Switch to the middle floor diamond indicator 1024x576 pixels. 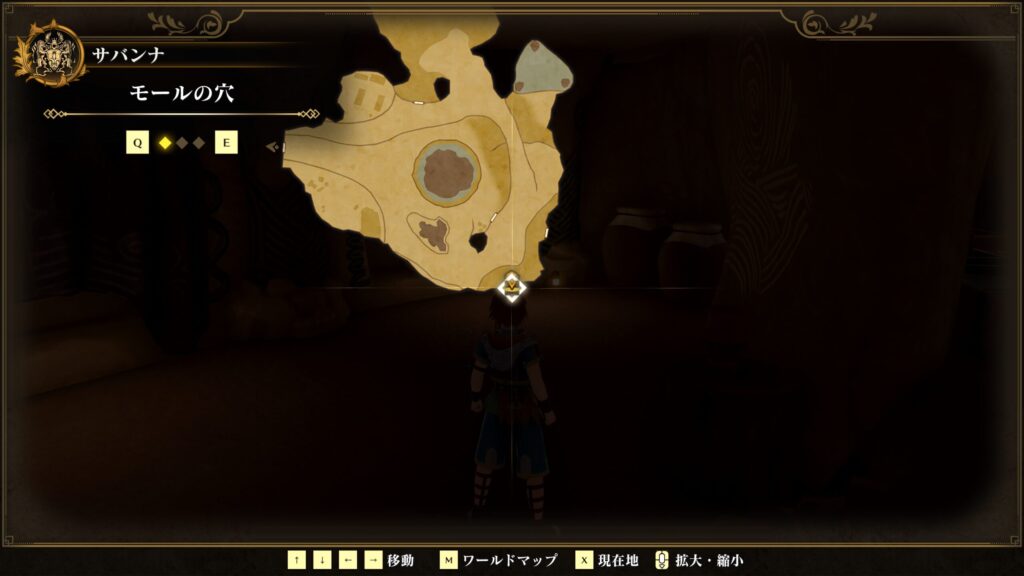(x=182, y=143)
